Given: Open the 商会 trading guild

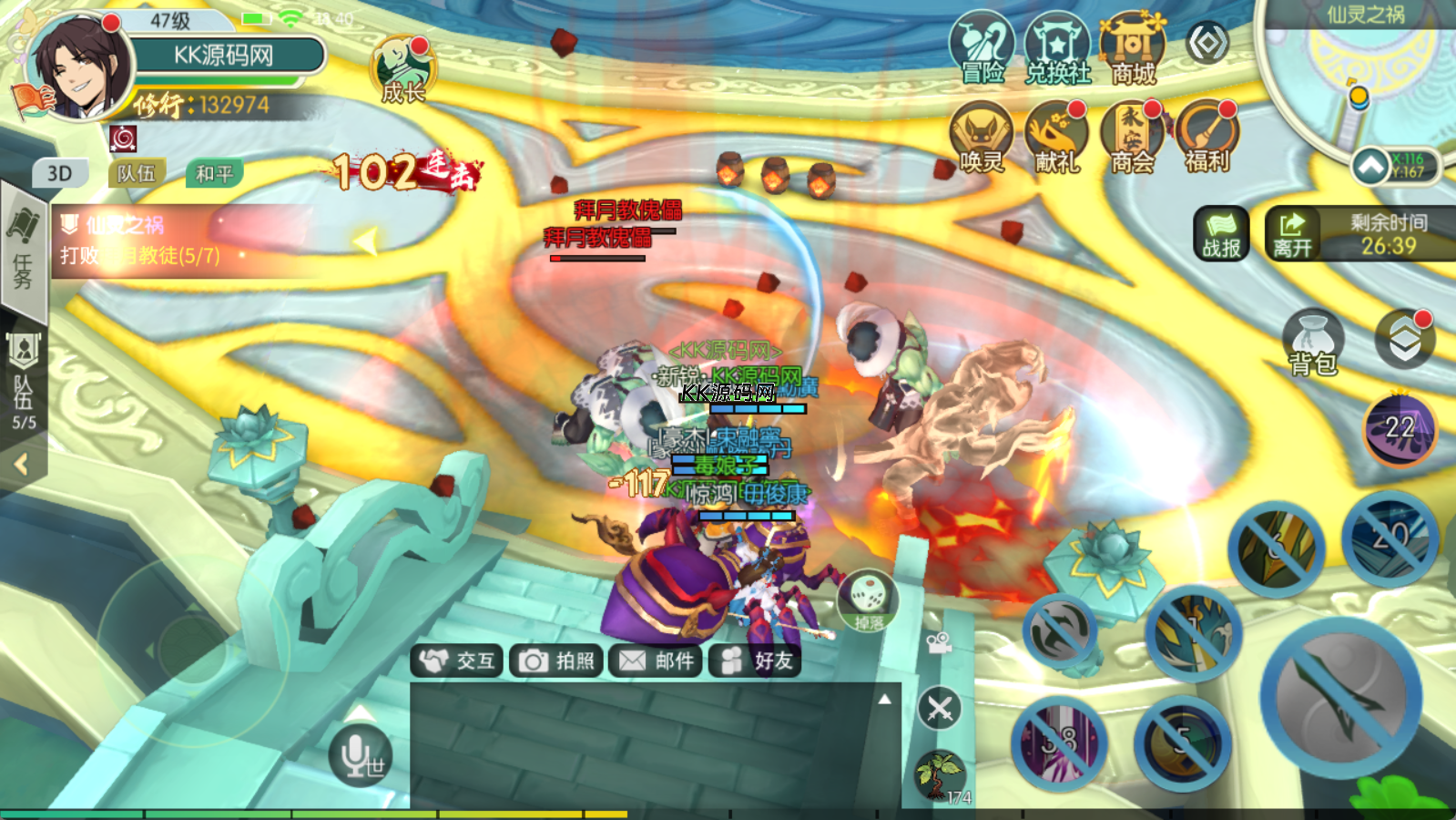Looking at the screenshot, I should [1133, 137].
